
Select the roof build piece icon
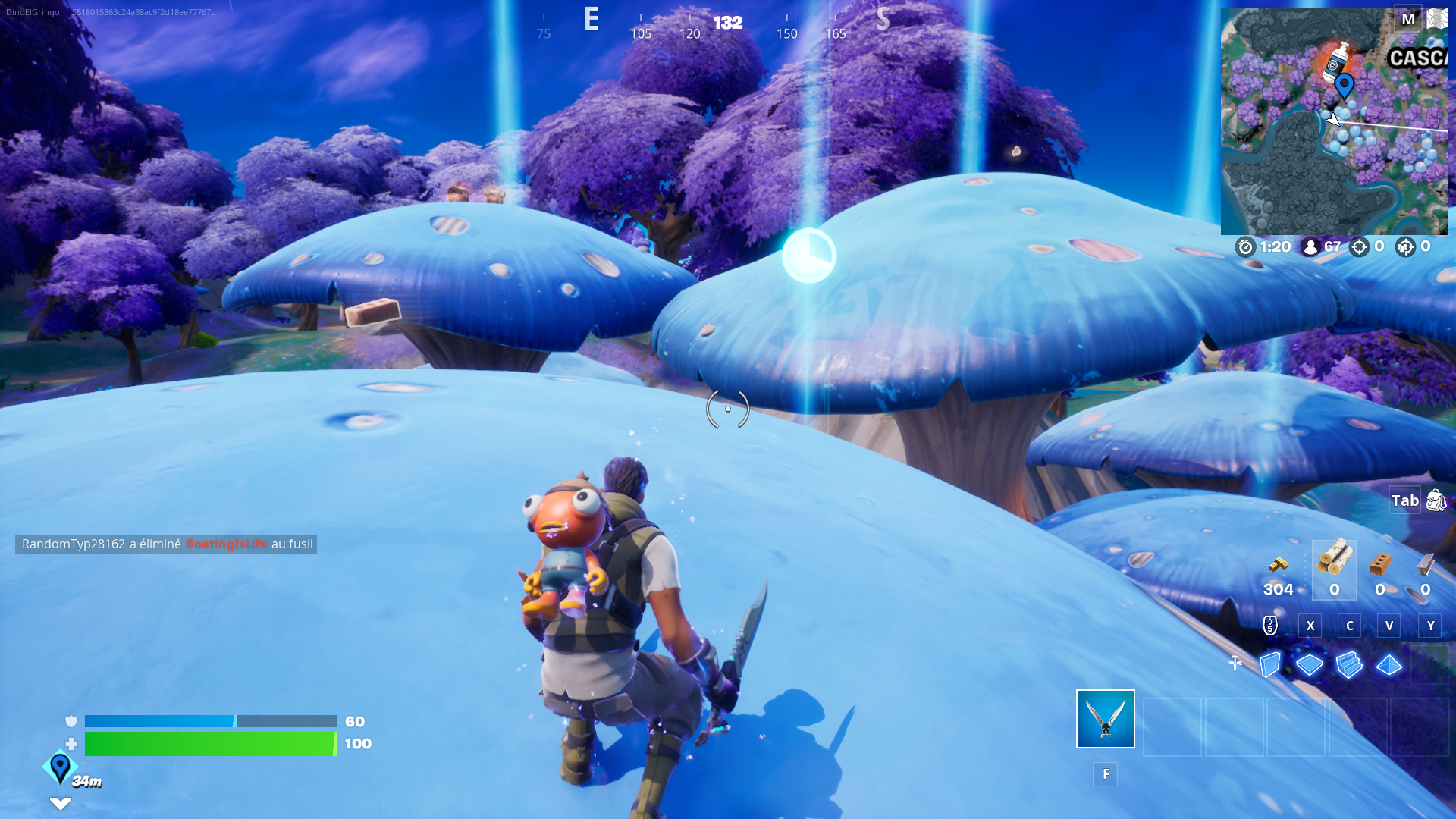click(x=1389, y=665)
